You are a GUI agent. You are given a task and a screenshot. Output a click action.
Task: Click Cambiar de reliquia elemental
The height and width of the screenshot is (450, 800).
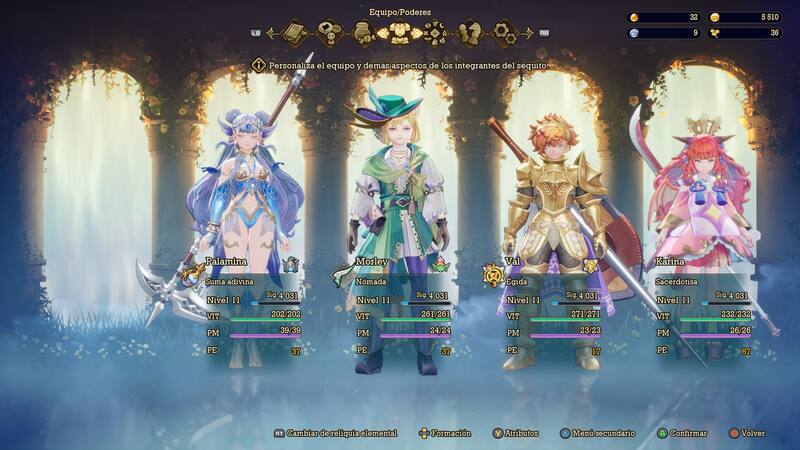(340, 433)
